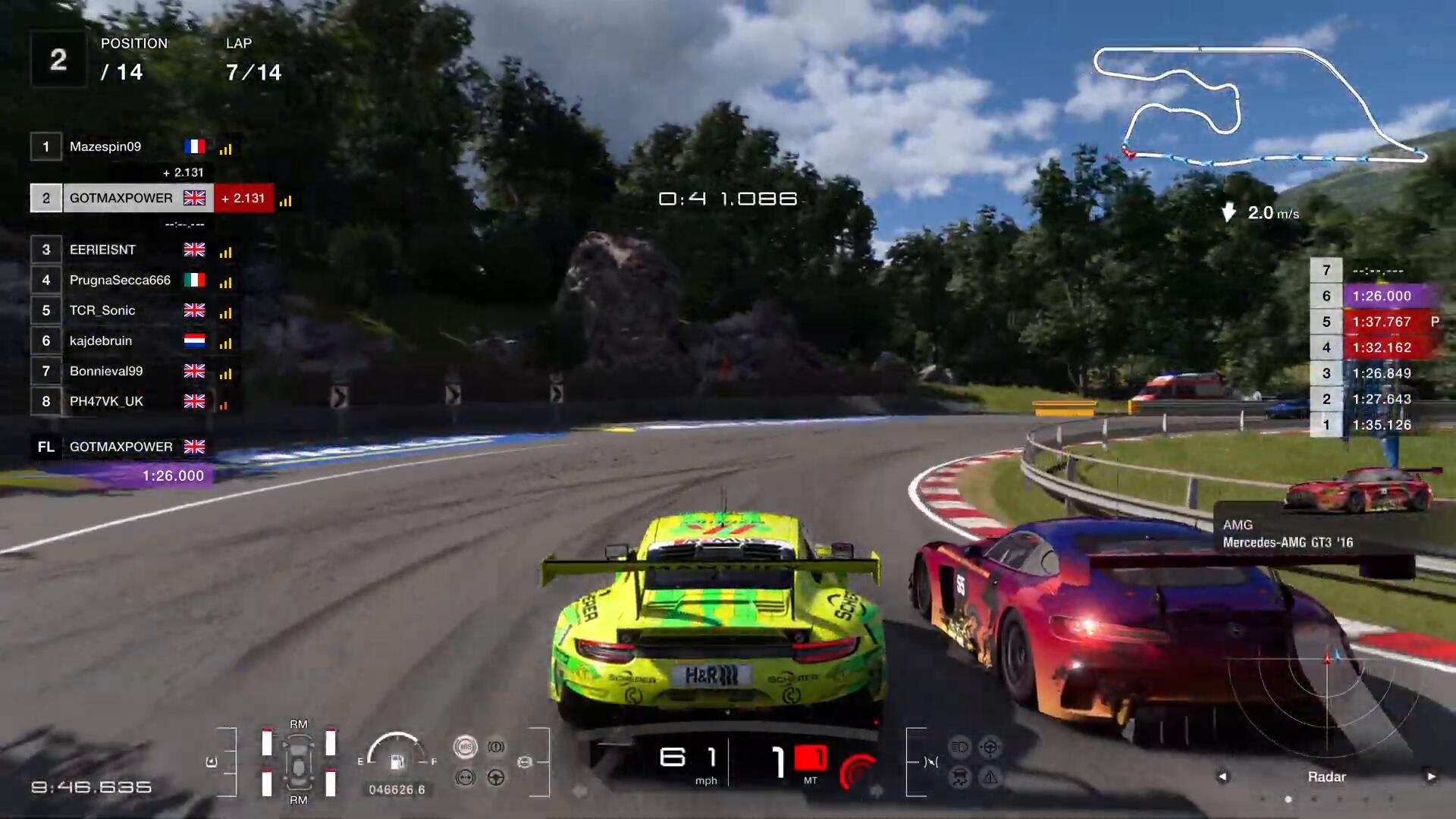Click TCR_Sonic's leaderboard entry
Image resolution: width=1456 pixels, height=819 pixels.
point(102,311)
